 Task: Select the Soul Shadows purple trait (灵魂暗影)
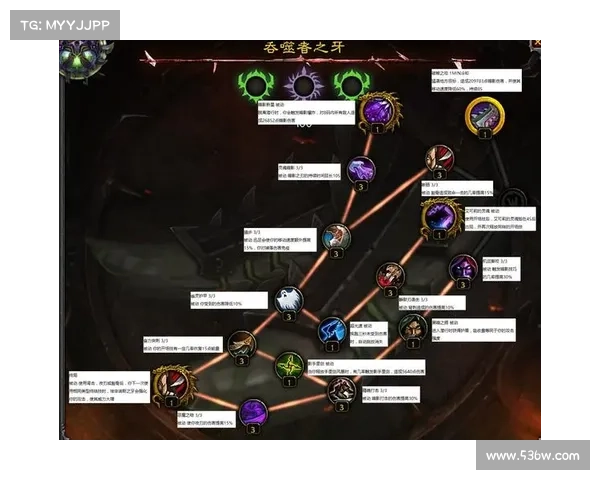(x=361, y=170)
